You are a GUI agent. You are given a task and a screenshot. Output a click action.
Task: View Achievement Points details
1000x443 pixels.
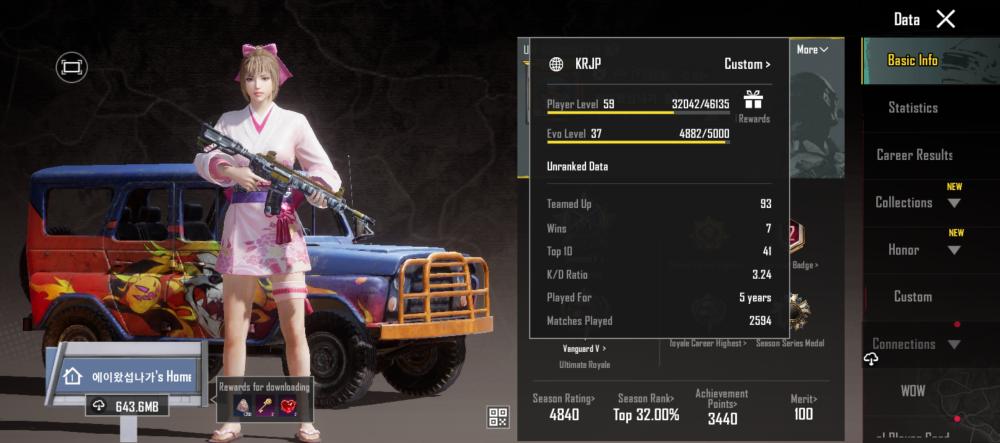[x=722, y=406]
